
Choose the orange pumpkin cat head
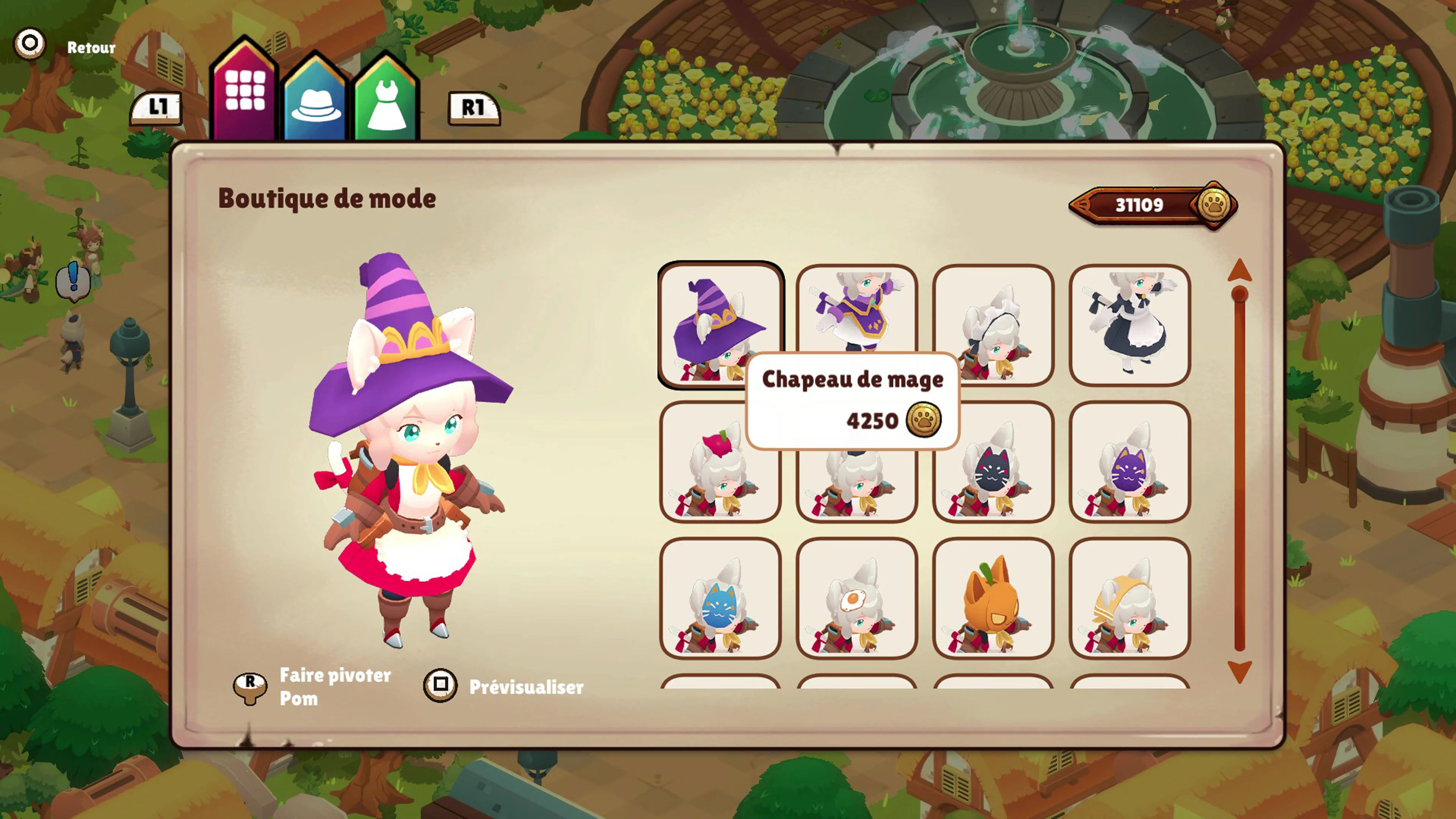click(x=993, y=599)
